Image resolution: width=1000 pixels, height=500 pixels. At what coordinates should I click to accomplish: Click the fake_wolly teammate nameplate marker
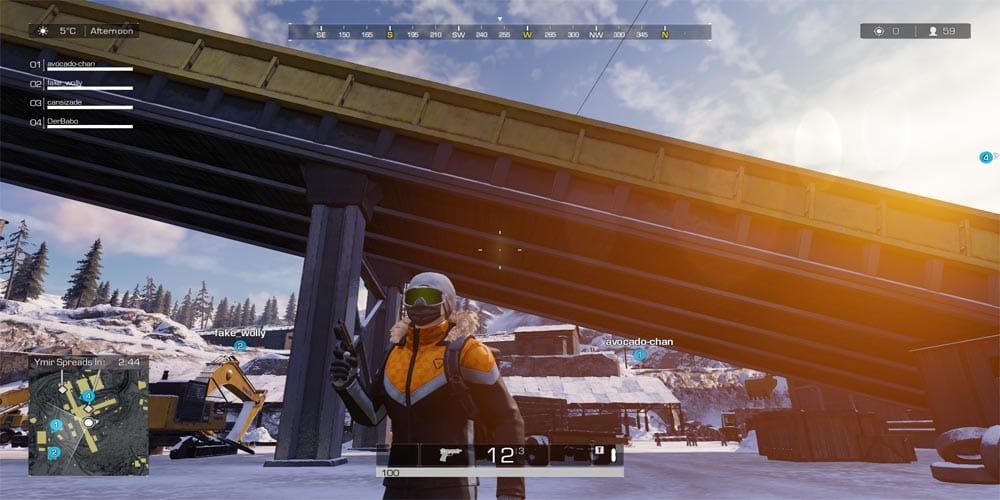coord(240,345)
